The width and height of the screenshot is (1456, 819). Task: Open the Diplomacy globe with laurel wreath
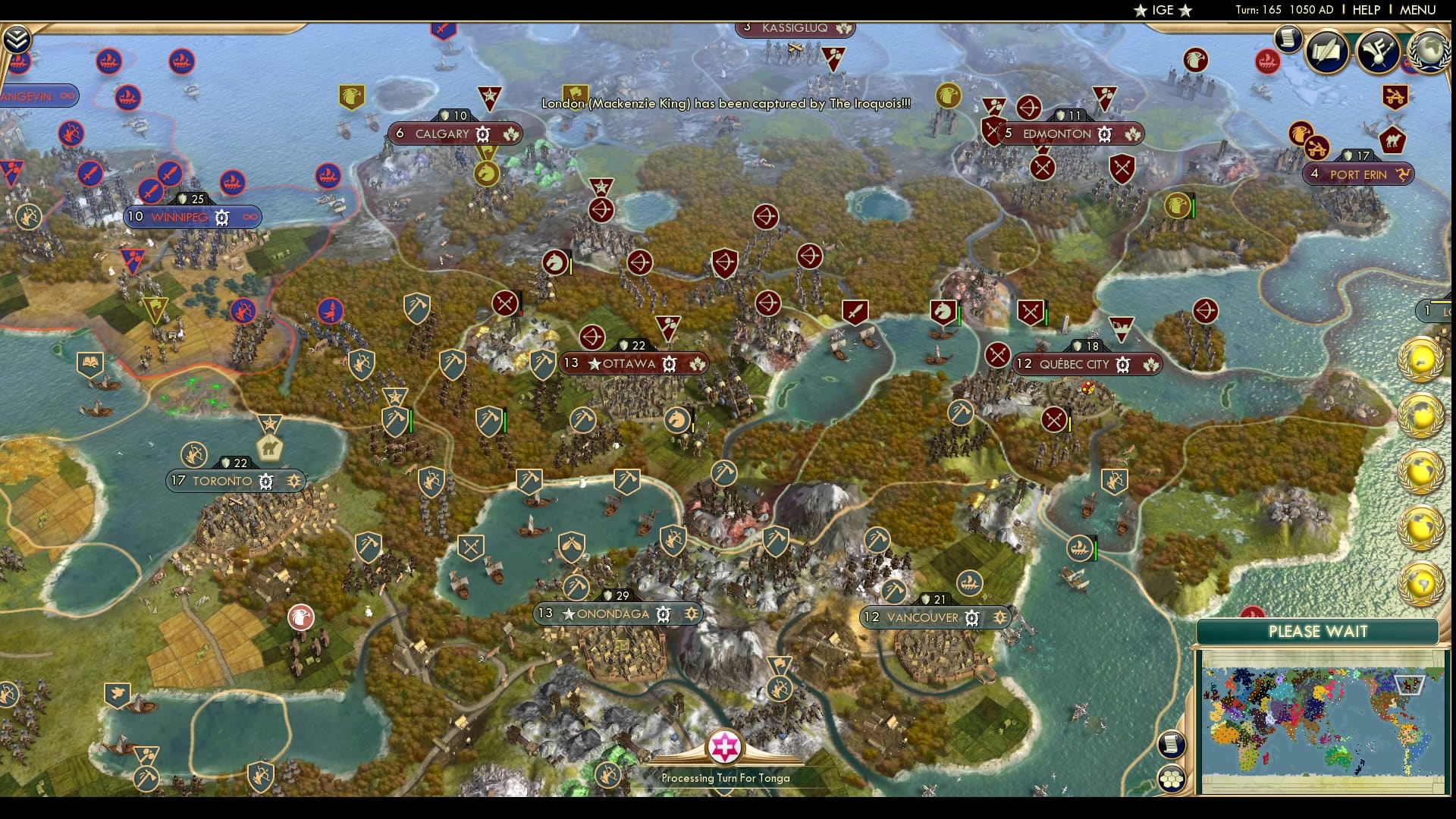[x=1429, y=53]
